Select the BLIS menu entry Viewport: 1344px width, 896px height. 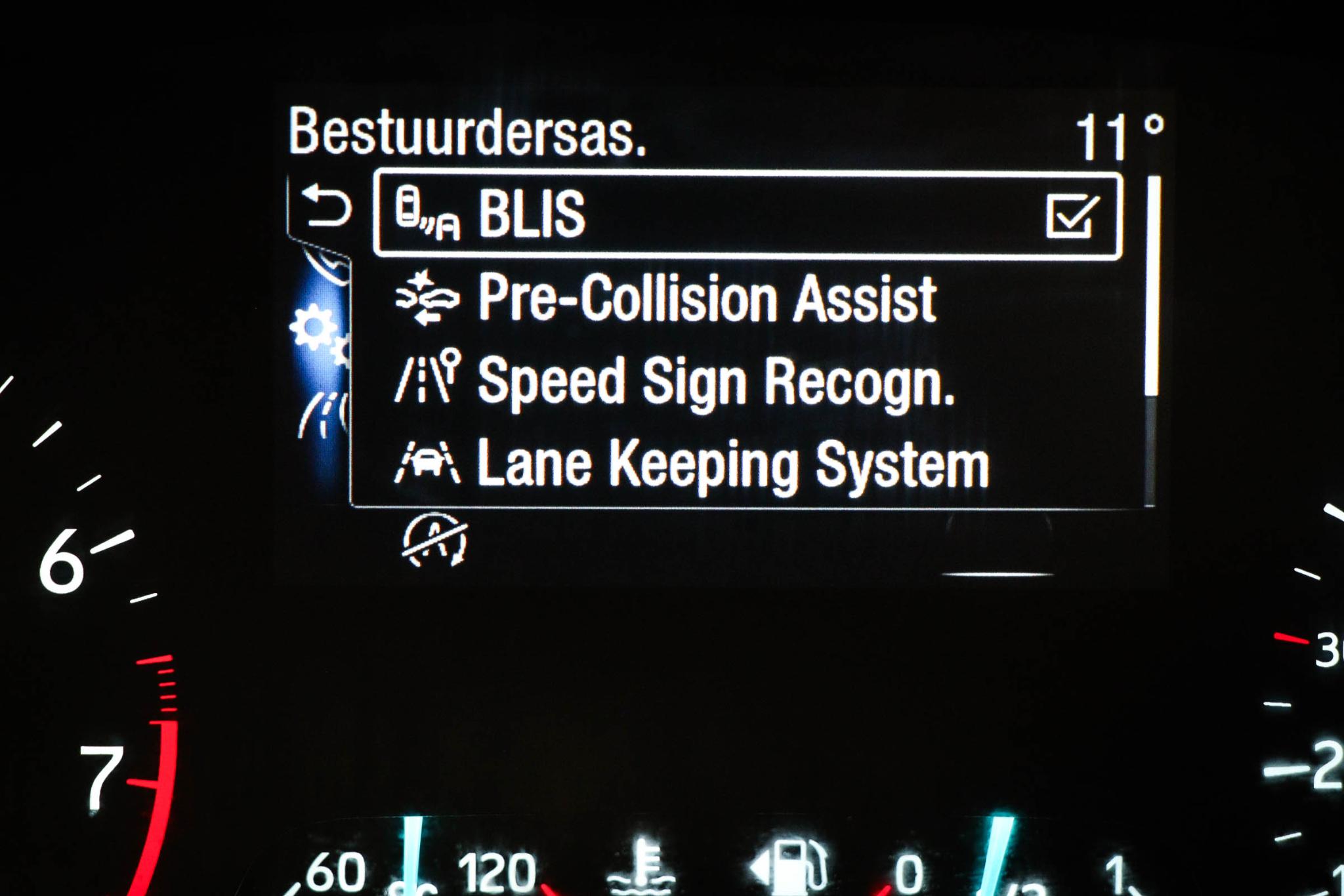656,214
